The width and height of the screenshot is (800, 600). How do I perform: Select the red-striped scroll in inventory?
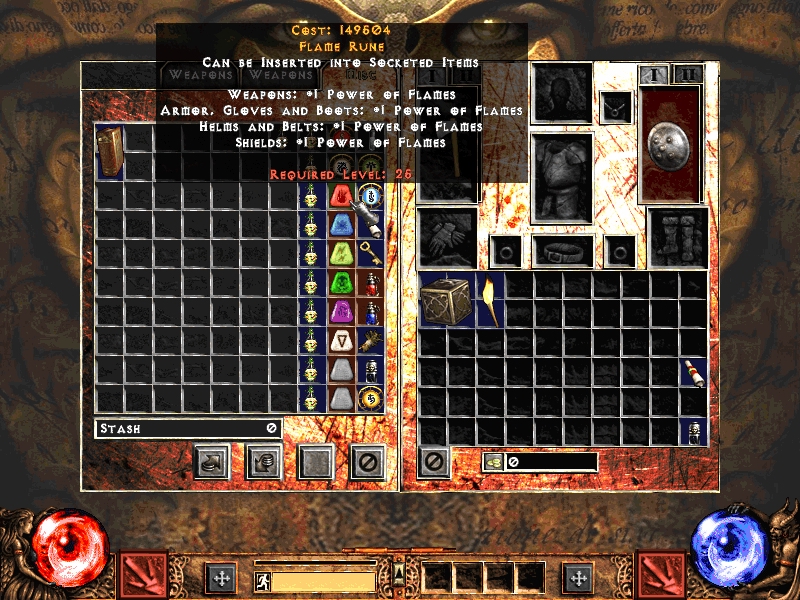point(693,372)
